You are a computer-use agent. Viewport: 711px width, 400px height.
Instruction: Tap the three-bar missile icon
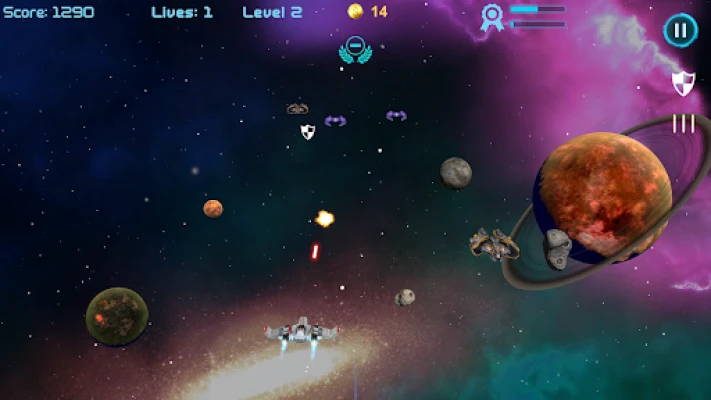(x=683, y=123)
